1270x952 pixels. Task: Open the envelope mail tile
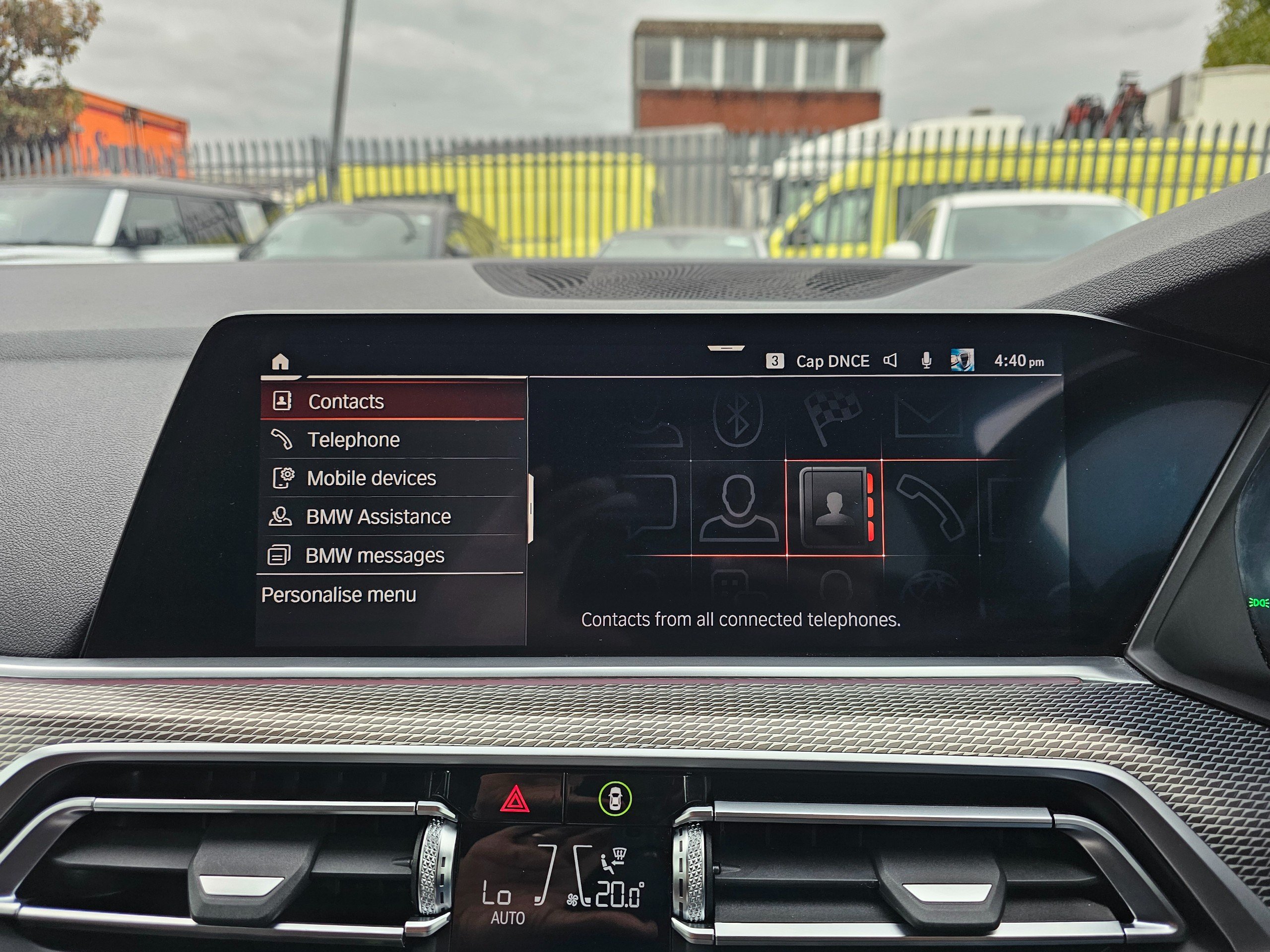click(928, 417)
